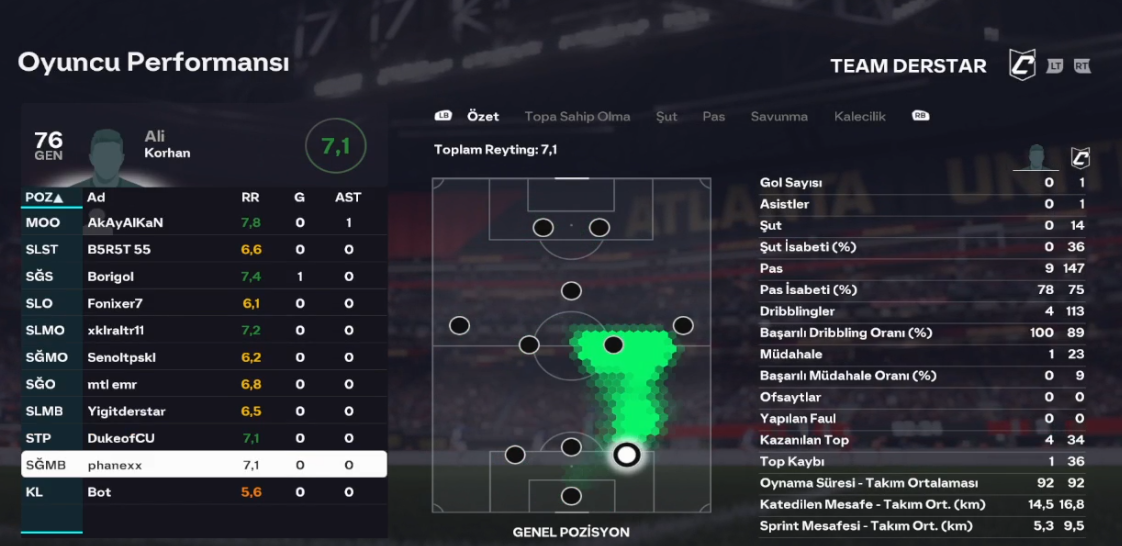Select the Borigol player row
Viewport: 1122px width, 546px height.
coord(203,276)
